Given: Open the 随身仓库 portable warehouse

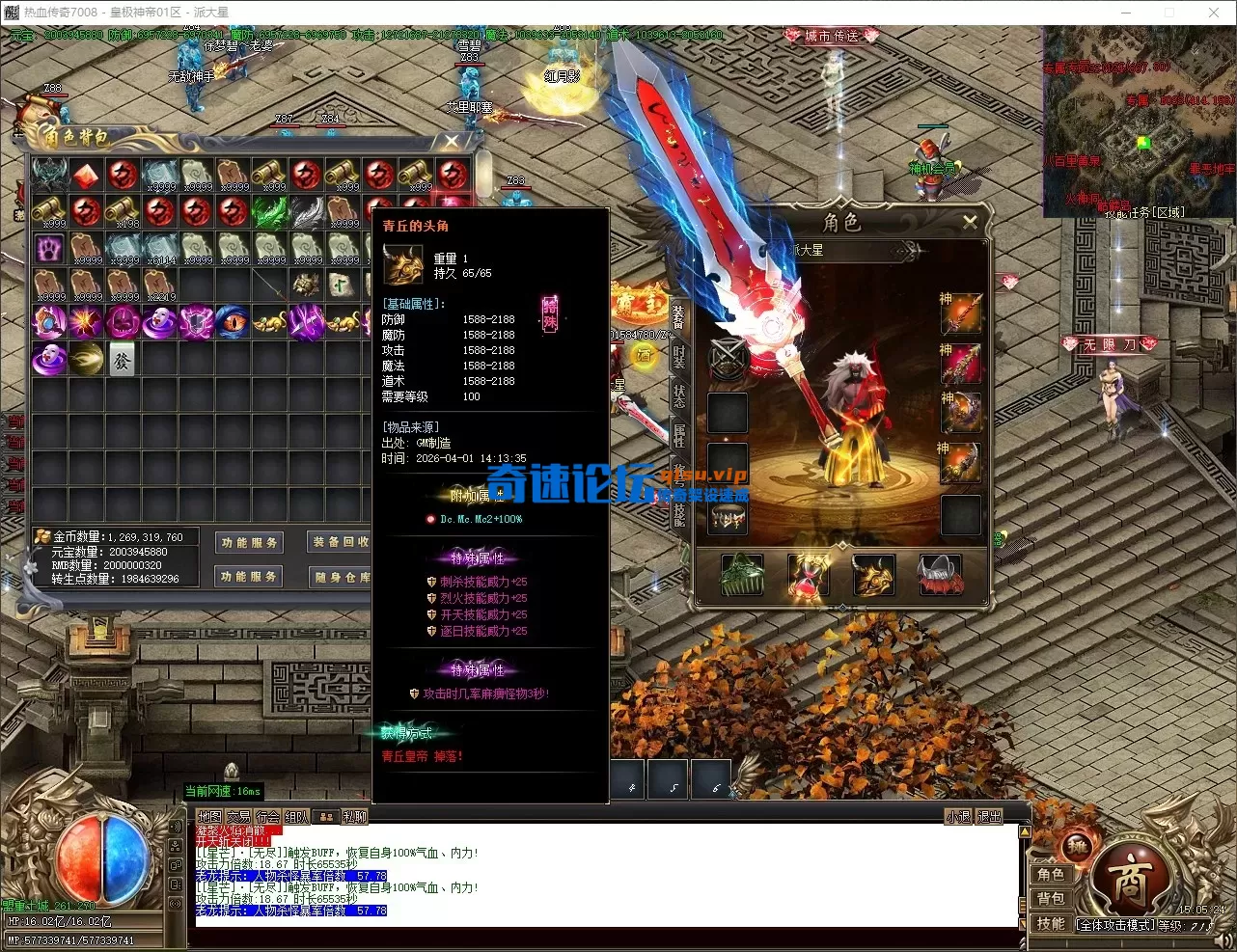Looking at the screenshot, I should 340,577.
